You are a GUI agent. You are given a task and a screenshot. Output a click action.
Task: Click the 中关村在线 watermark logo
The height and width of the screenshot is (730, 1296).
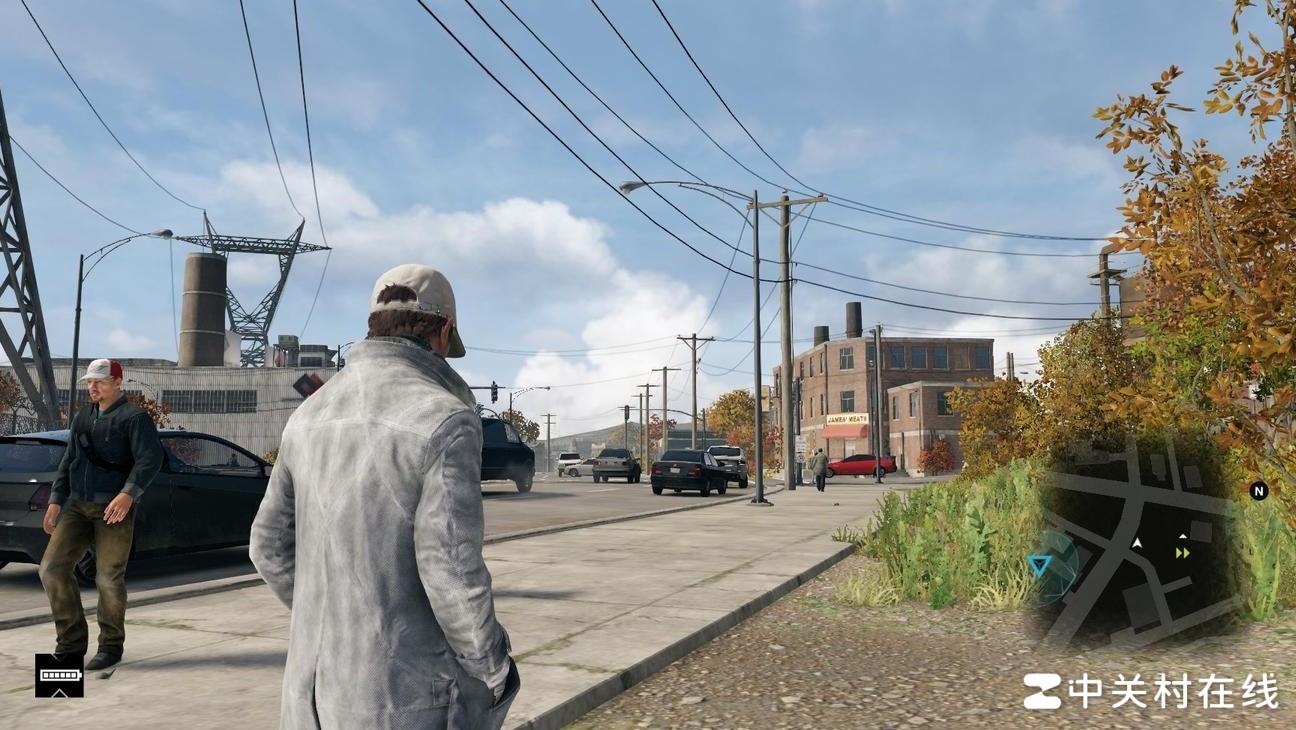[1150, 691]
